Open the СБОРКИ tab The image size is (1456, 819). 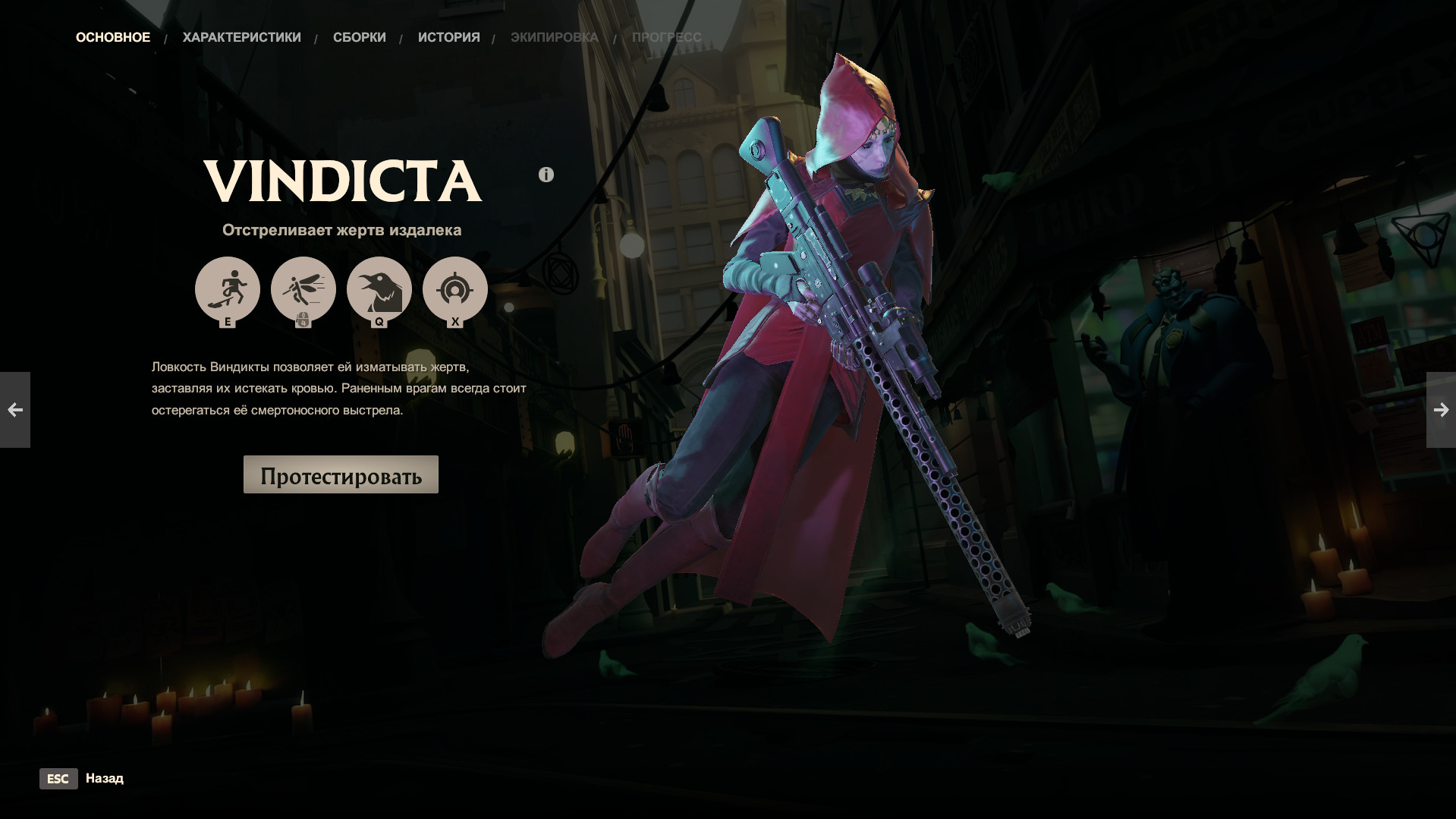(359, 36)
